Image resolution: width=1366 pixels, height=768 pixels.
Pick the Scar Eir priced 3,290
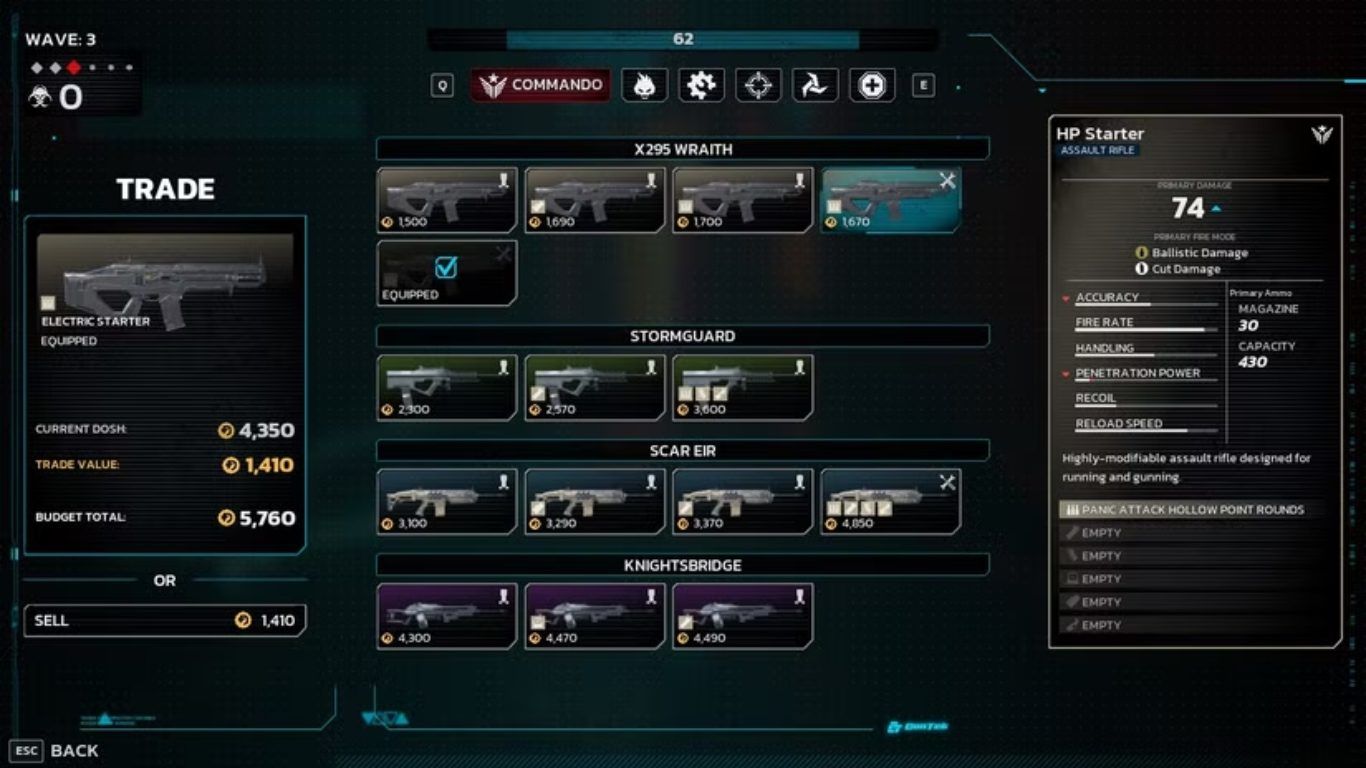595,501
